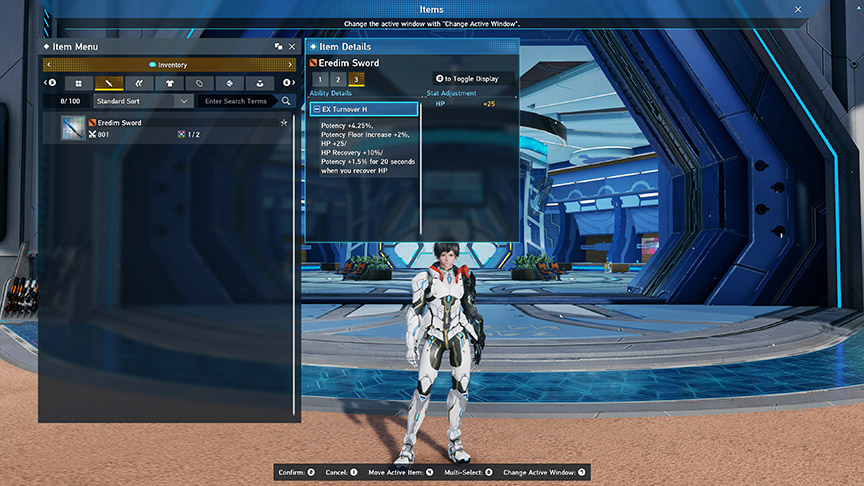The image size is (864, 486).
Task: Switch to the weapons category tab
Action: (x=108, y=83)
